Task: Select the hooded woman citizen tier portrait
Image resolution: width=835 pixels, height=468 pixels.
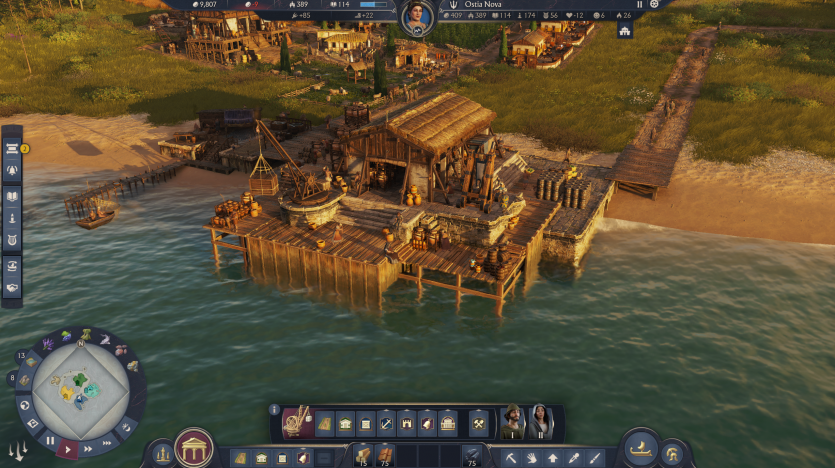Action: [540, 422]
